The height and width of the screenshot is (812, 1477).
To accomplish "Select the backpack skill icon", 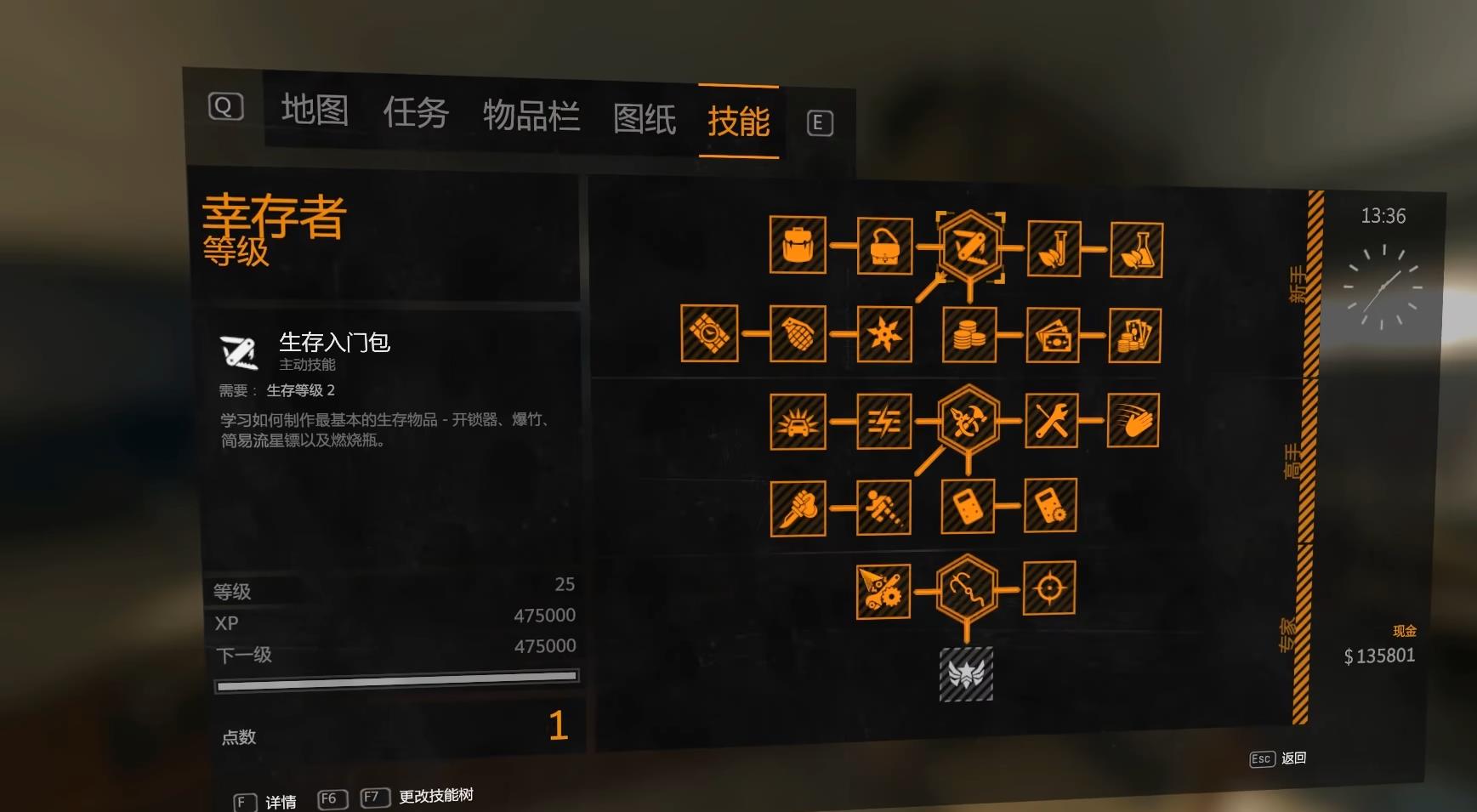I will (x=798, y=245).
